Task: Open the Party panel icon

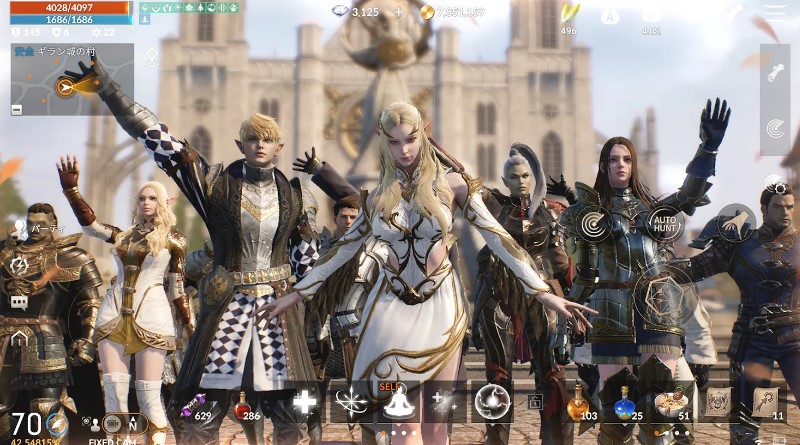Action: [19, 228]
